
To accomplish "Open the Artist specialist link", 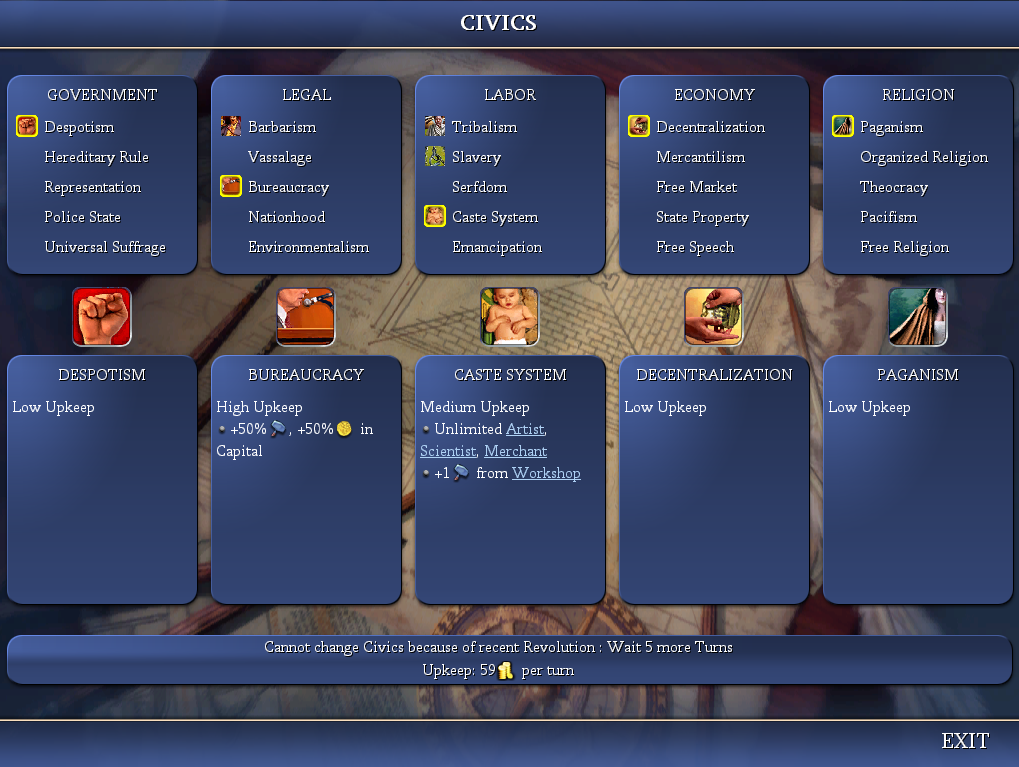I will (525, 429).
